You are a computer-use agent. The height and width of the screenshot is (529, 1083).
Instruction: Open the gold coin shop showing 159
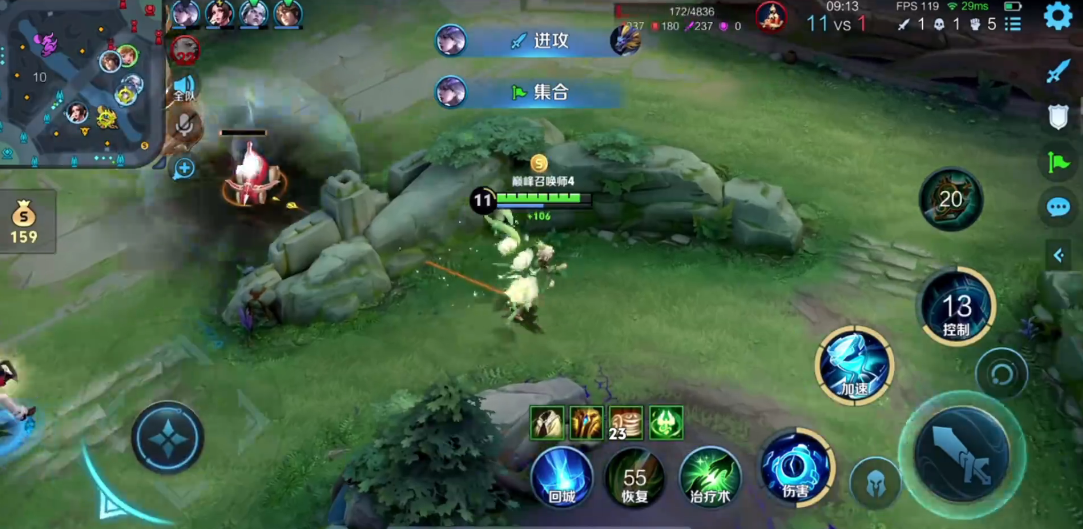tap(24, 222)
